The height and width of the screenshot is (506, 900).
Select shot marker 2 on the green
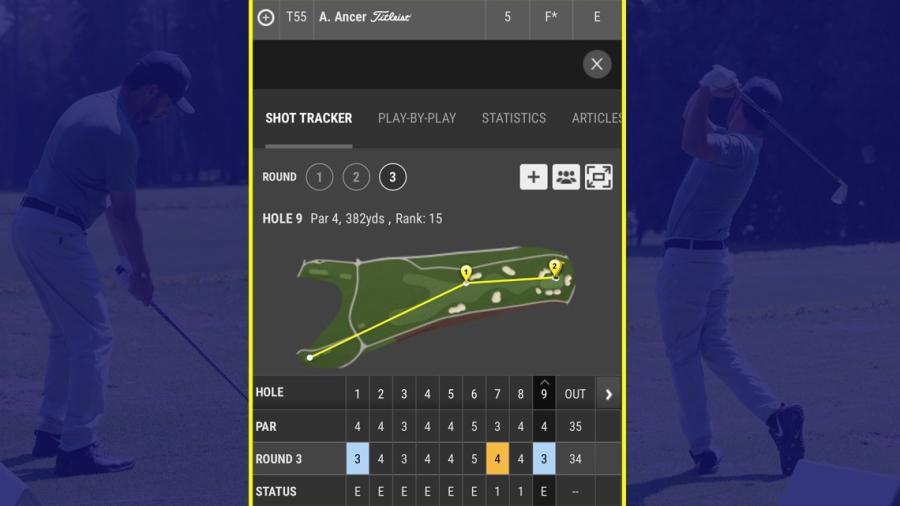click(x=555, y=266)
